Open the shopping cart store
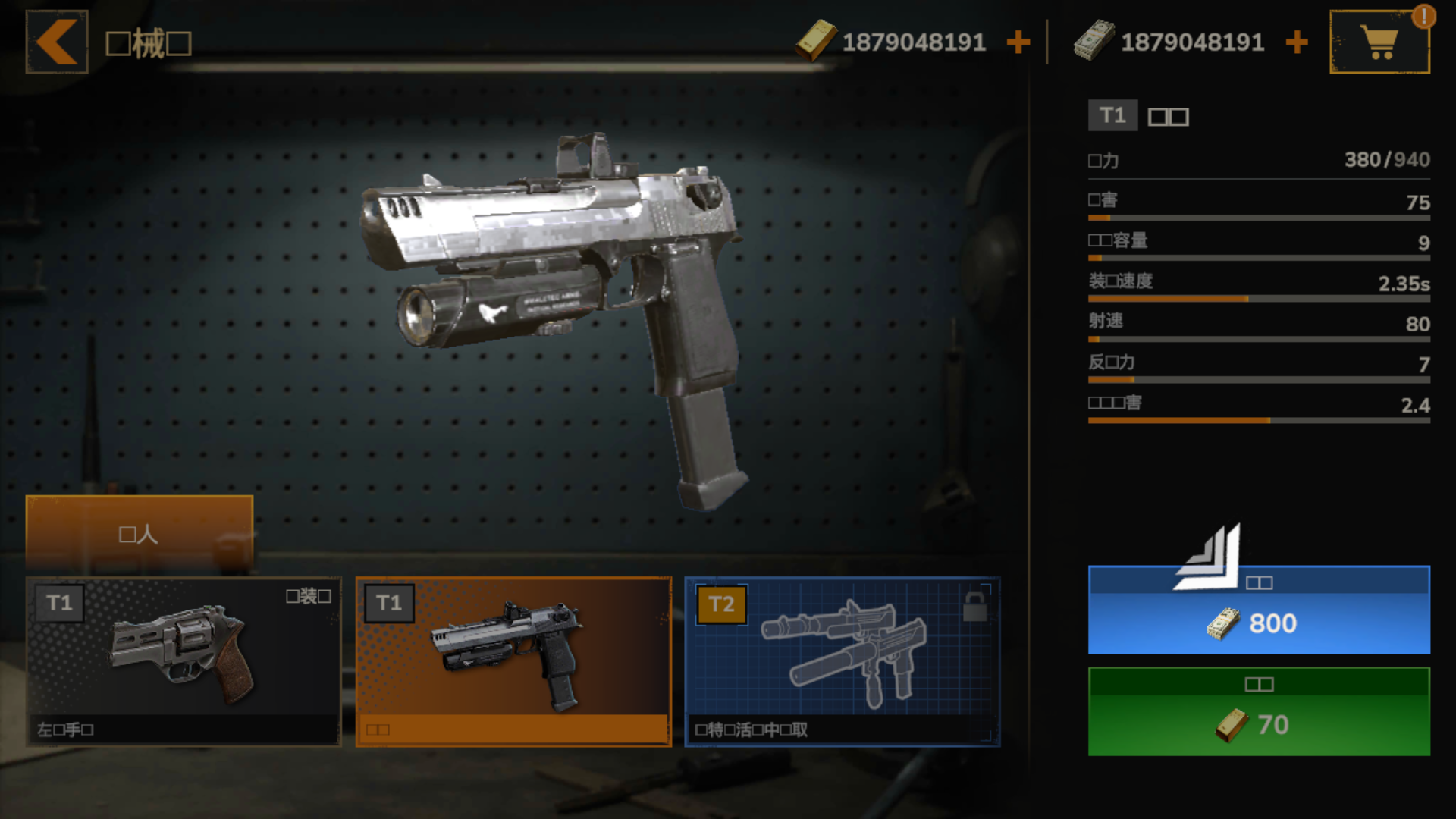The image size is (1456, 819). pyautogui.click(x=1379, y=42)
